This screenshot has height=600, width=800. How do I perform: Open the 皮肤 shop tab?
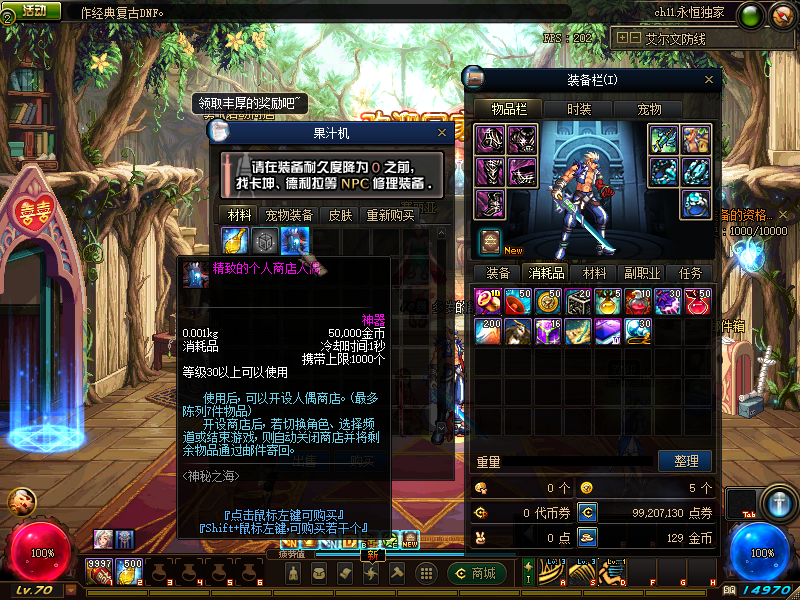341,215
